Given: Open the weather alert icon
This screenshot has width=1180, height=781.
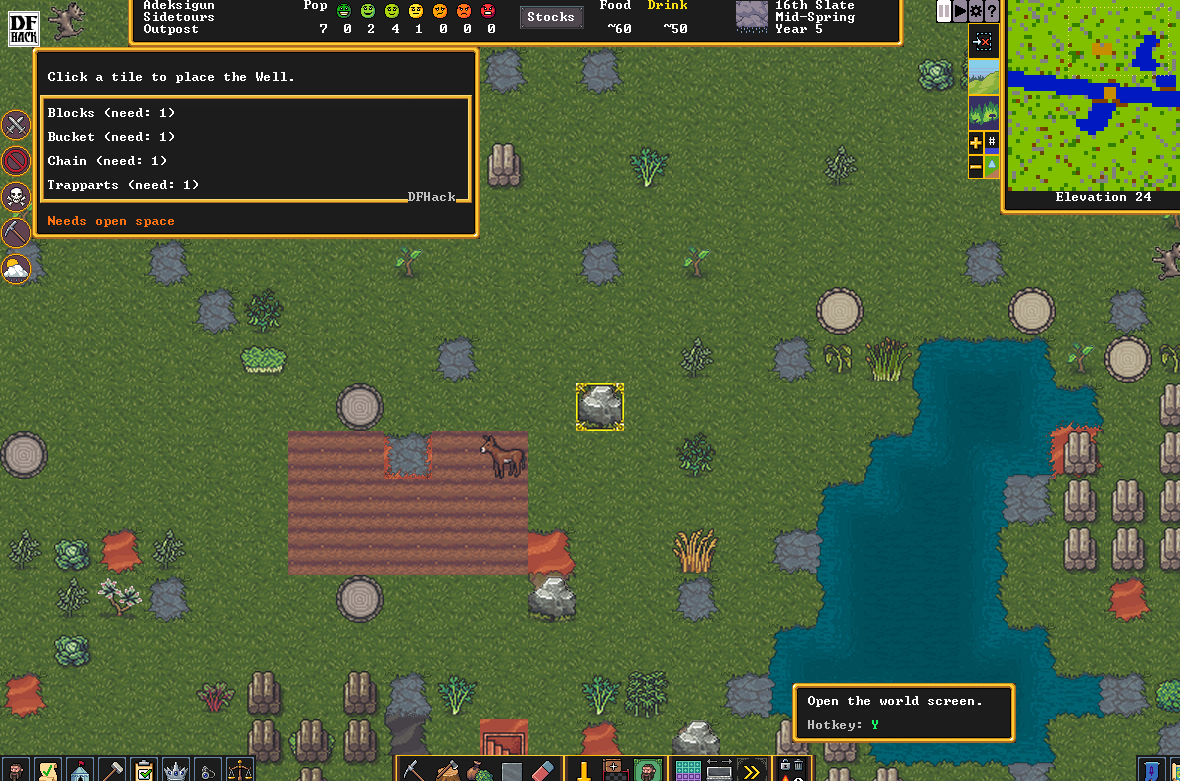Looking at the screenshot, I should click(16, 267).
